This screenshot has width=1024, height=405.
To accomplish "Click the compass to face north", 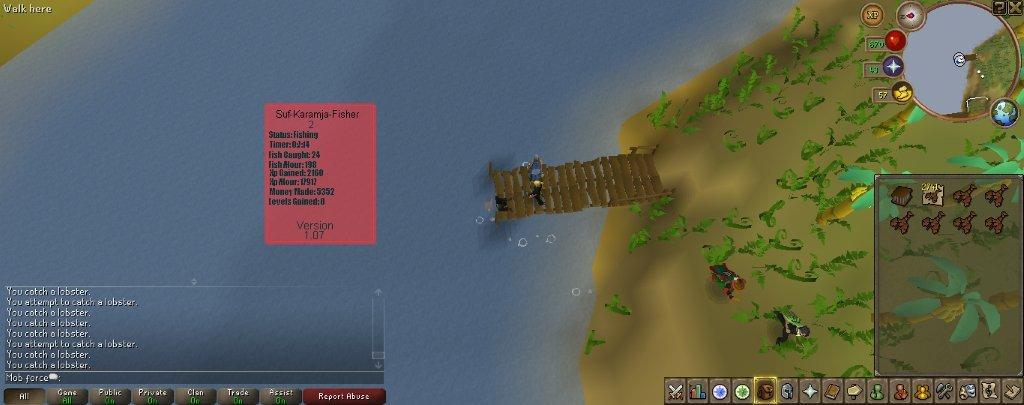I will click(x=910, y=16).
